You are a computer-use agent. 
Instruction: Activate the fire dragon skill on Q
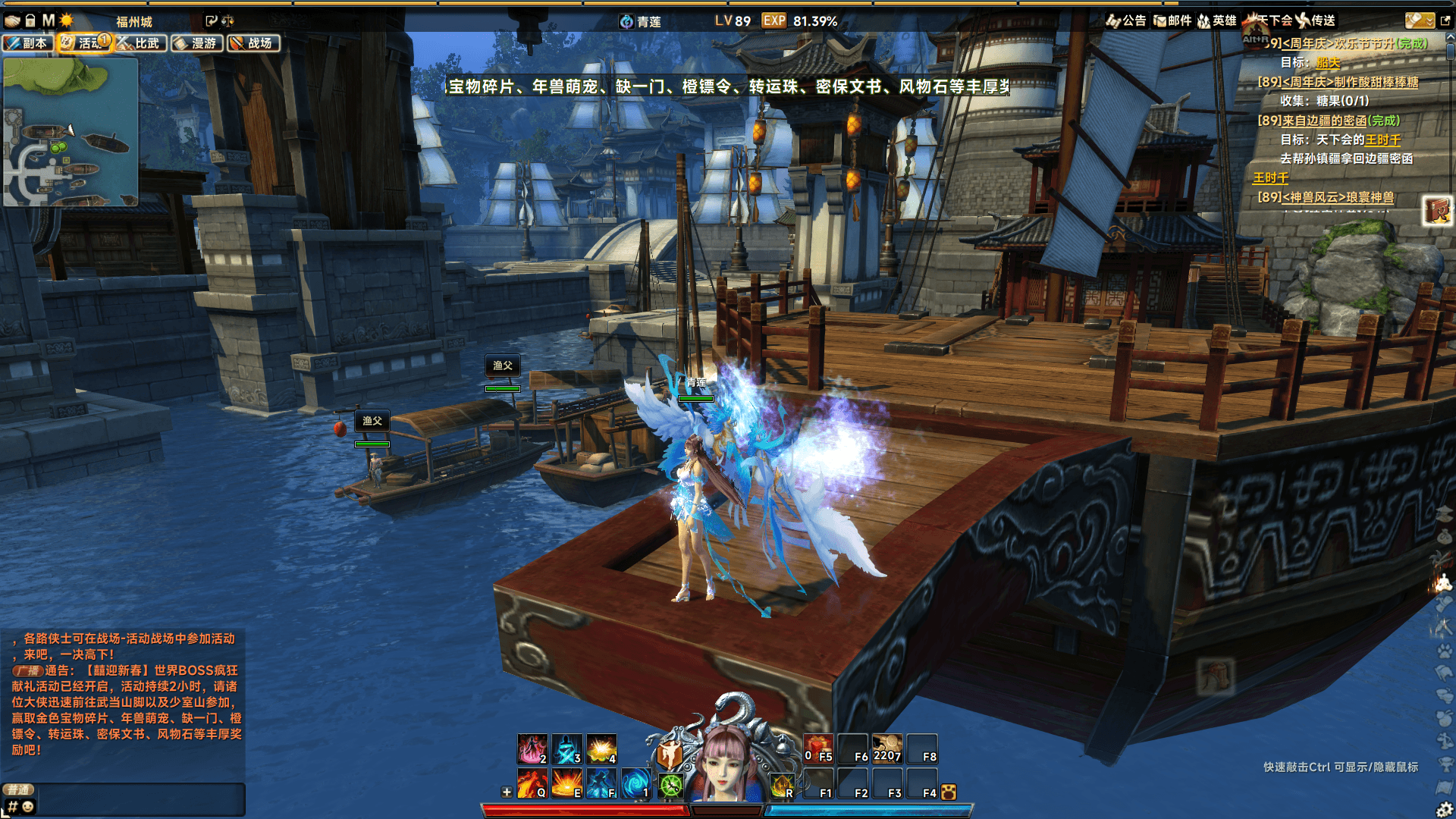(532, 783)
